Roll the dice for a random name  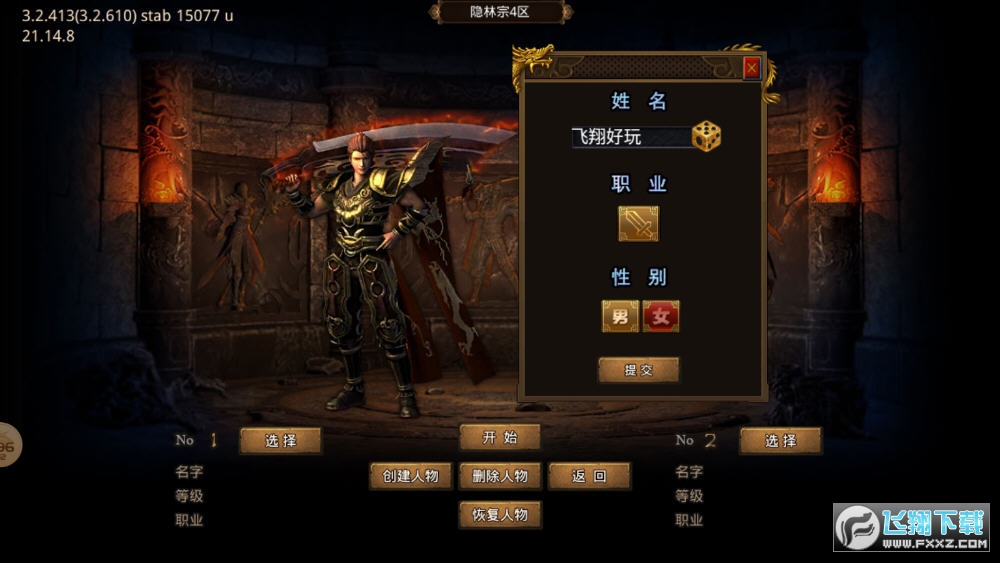[x=707, y=136]
